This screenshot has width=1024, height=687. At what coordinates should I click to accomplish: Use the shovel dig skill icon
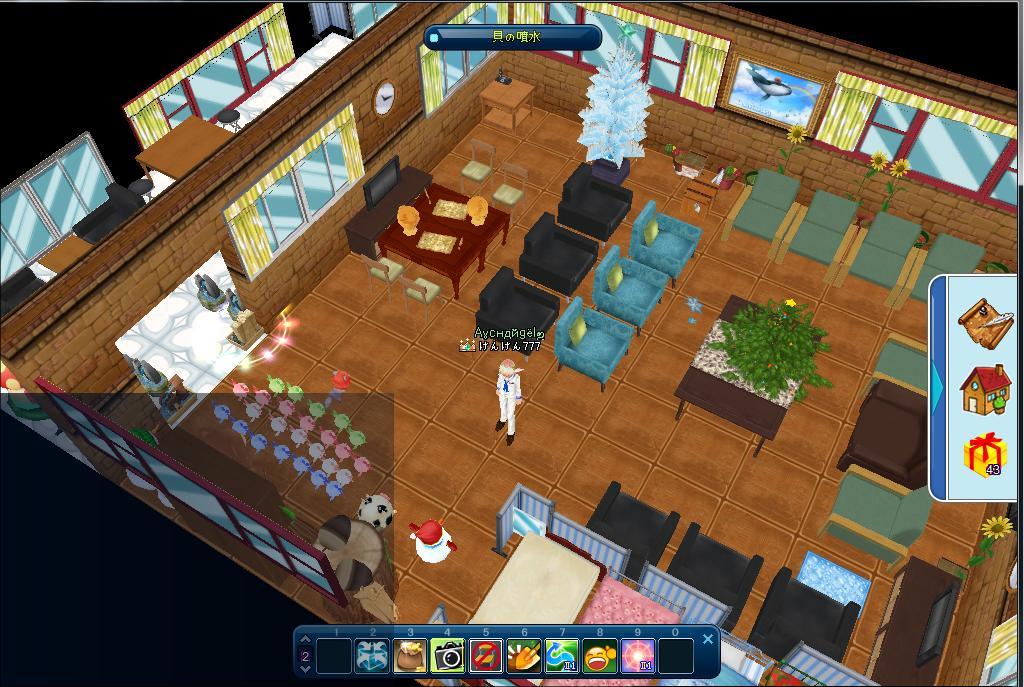point(524,656)
